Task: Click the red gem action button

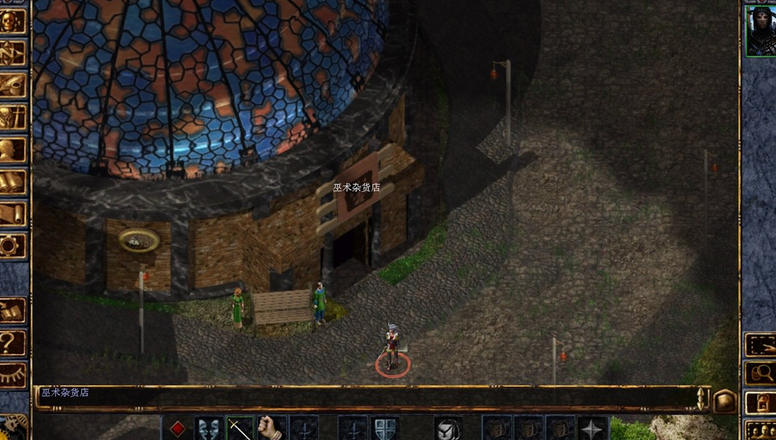Action: (177, 428)
